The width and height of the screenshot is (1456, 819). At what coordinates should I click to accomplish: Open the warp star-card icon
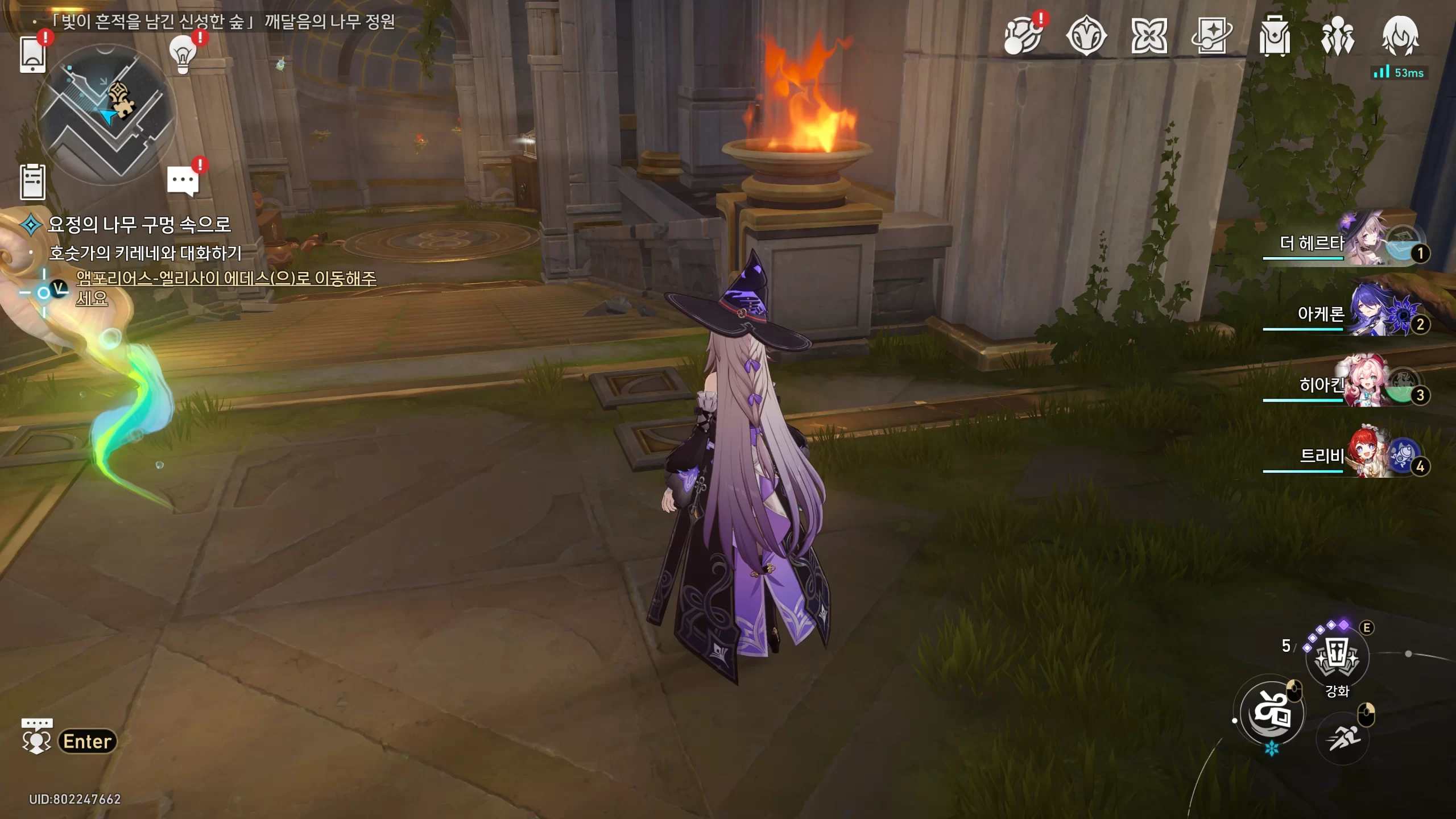point(1211,36)
